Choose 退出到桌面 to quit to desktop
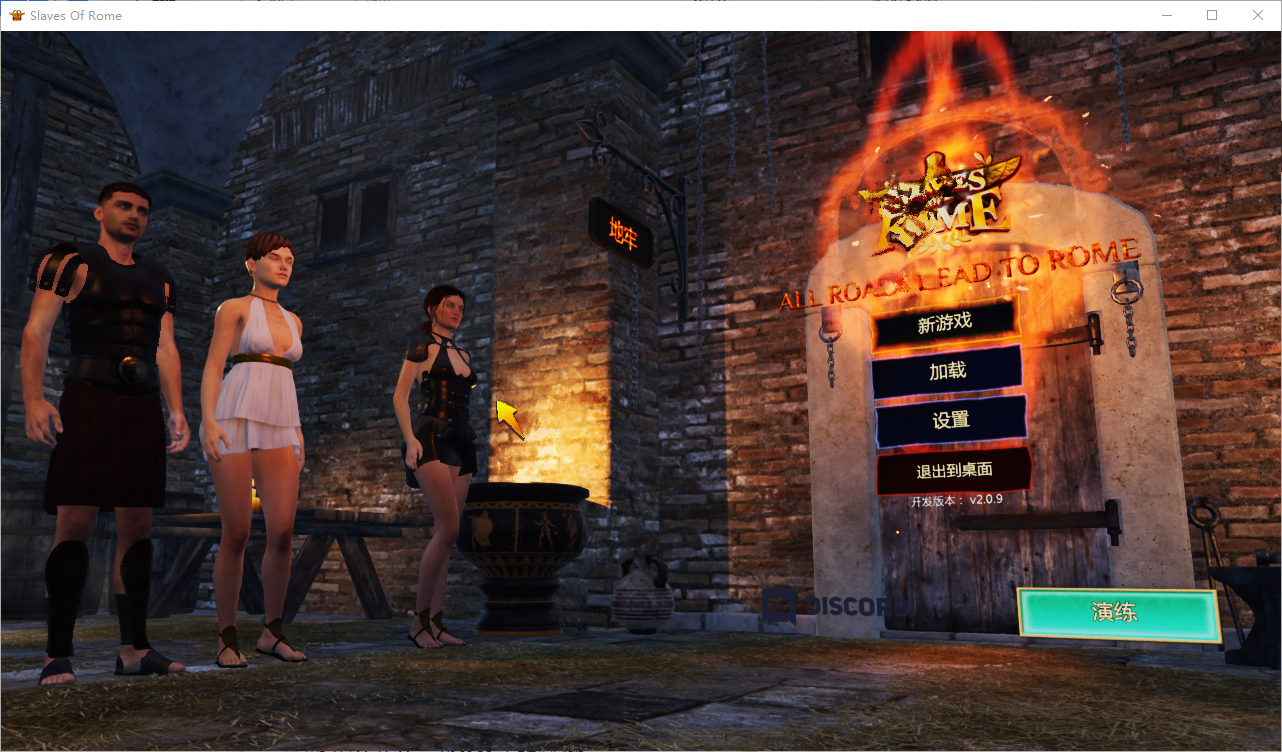 (x=953, y=470)
